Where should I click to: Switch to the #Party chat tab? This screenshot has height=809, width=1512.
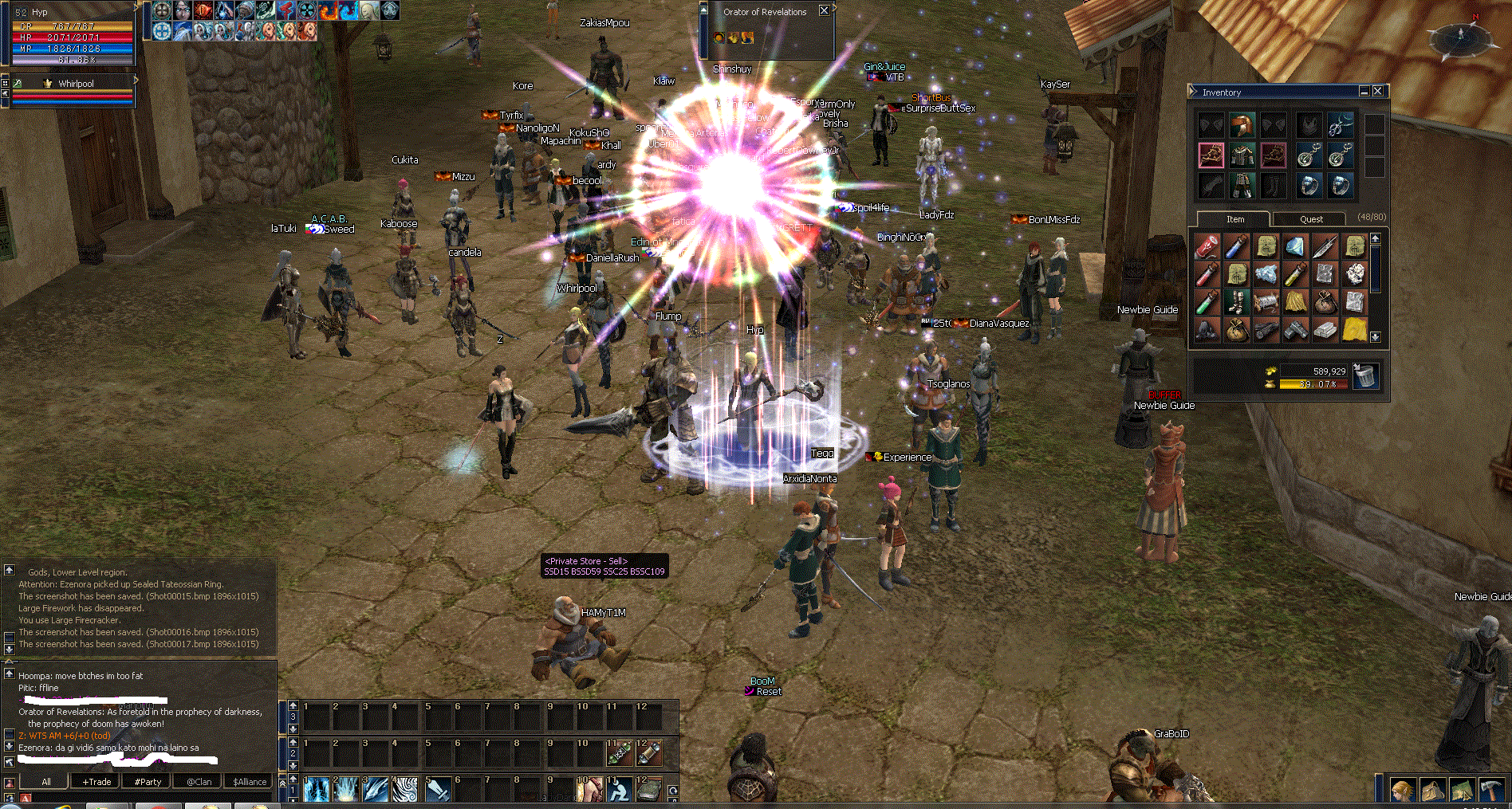148,782
